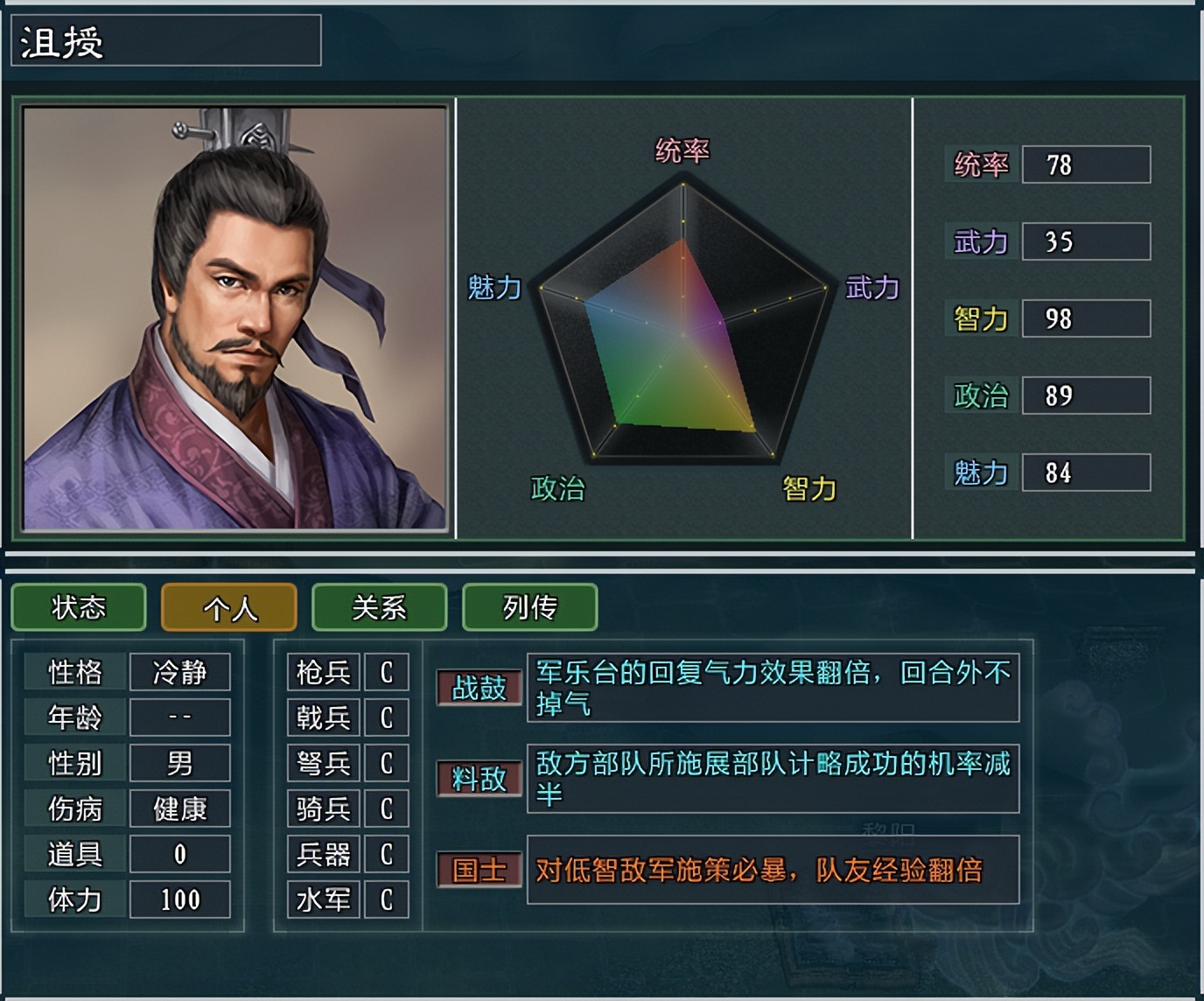Image resolution: width=1204 pixels, height=1001 pixels.
Task: Click the 战鼓 skill icon
Action: [x=479, y=688]
